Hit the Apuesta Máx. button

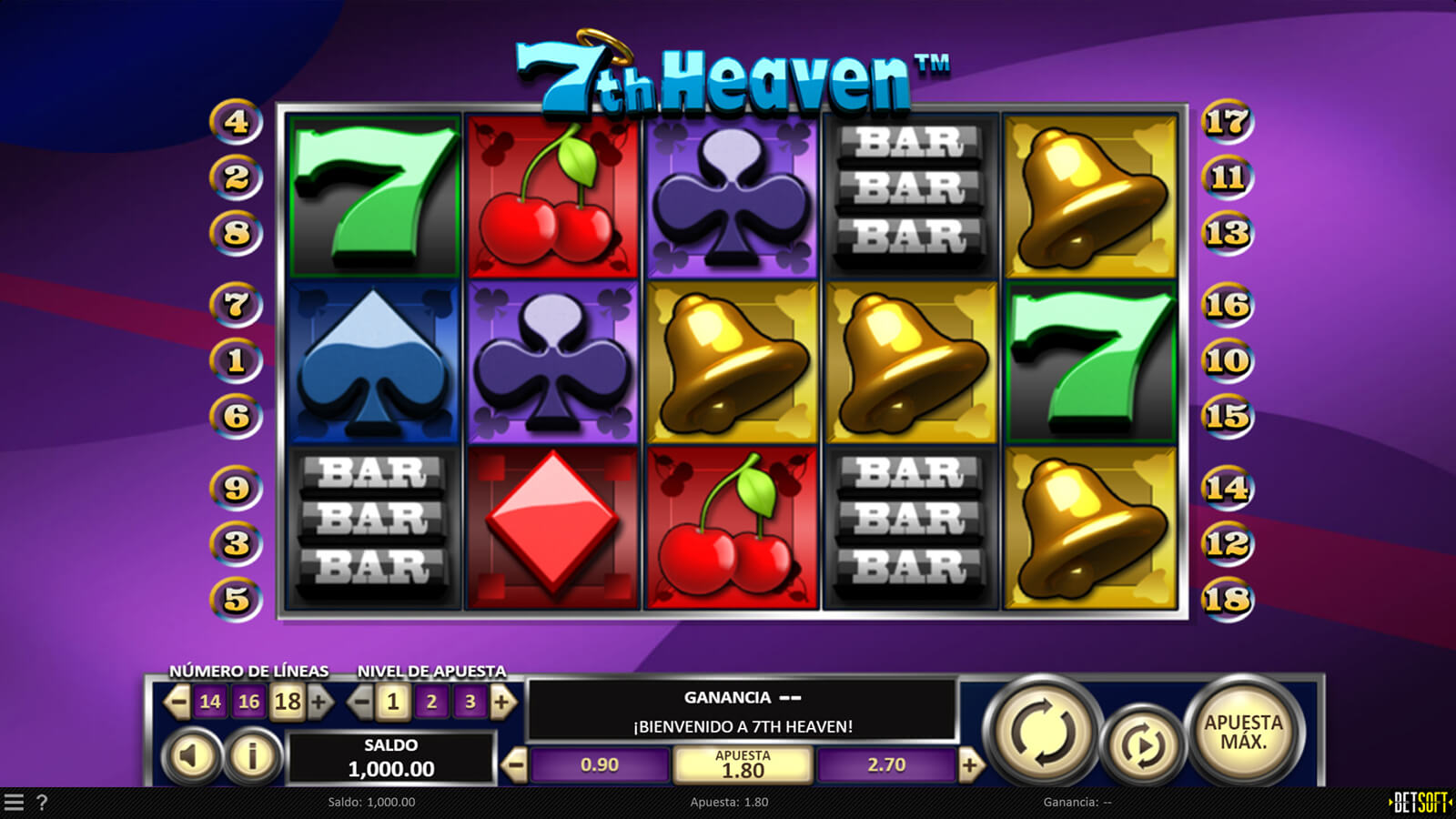point(1243,732)
